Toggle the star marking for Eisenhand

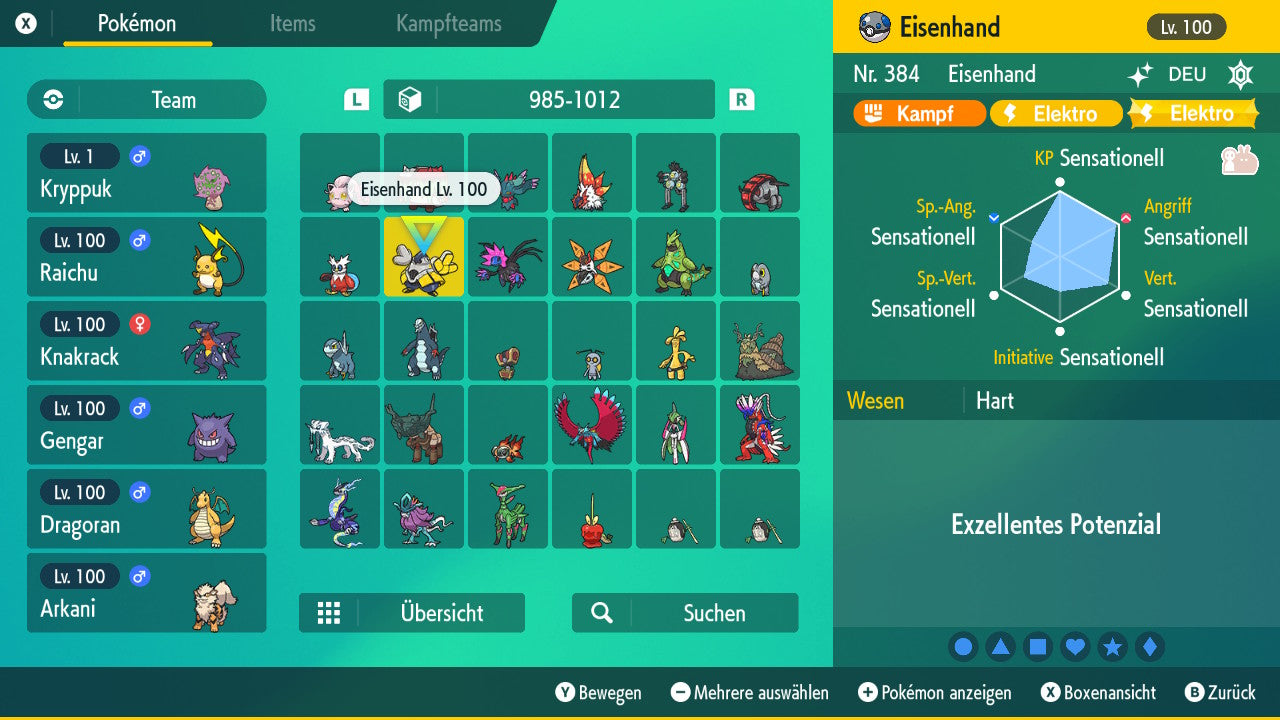click(1113, 646)
